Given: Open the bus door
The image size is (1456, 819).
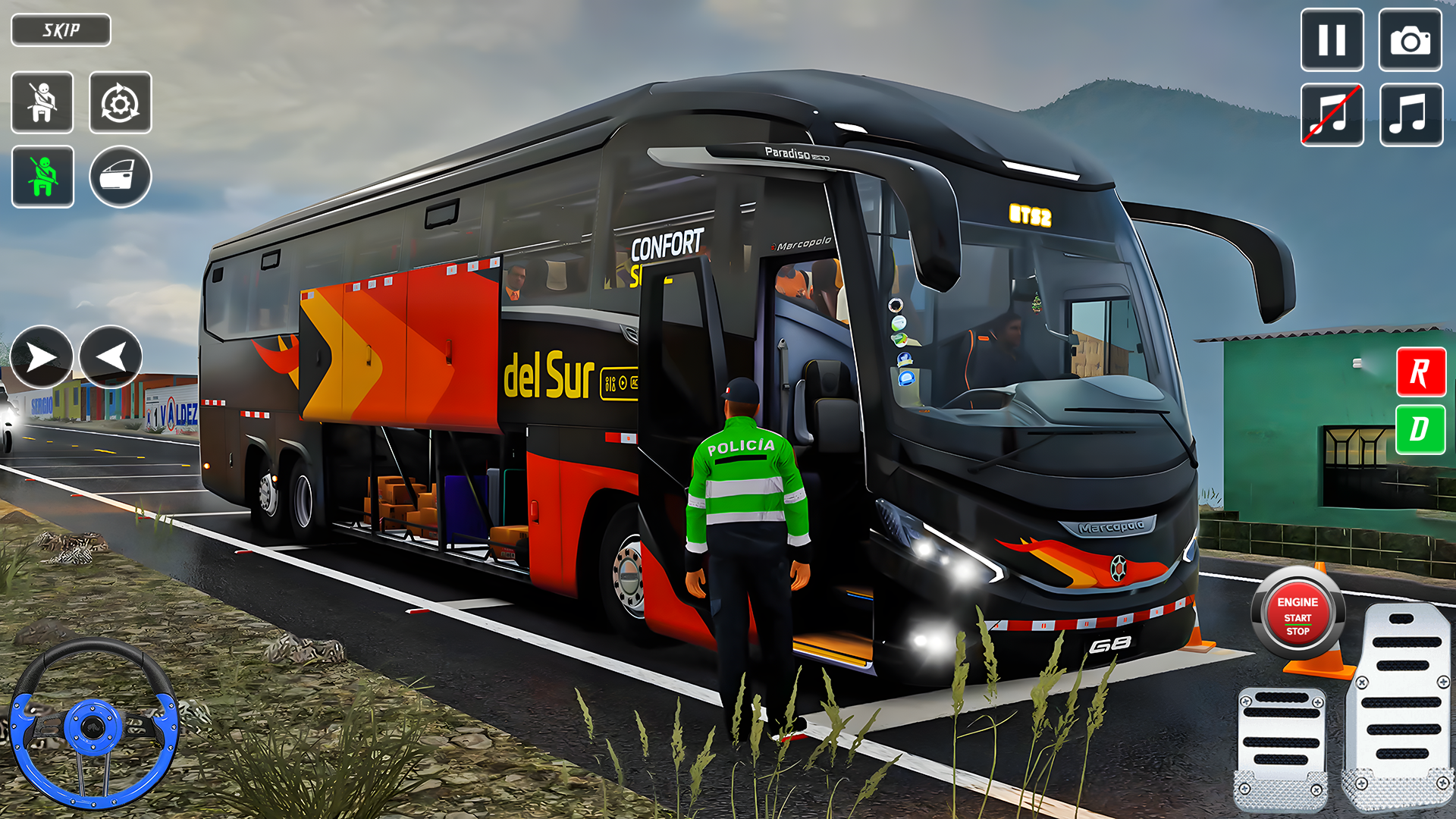Looking at the screenshot, I should pos(120,177).
